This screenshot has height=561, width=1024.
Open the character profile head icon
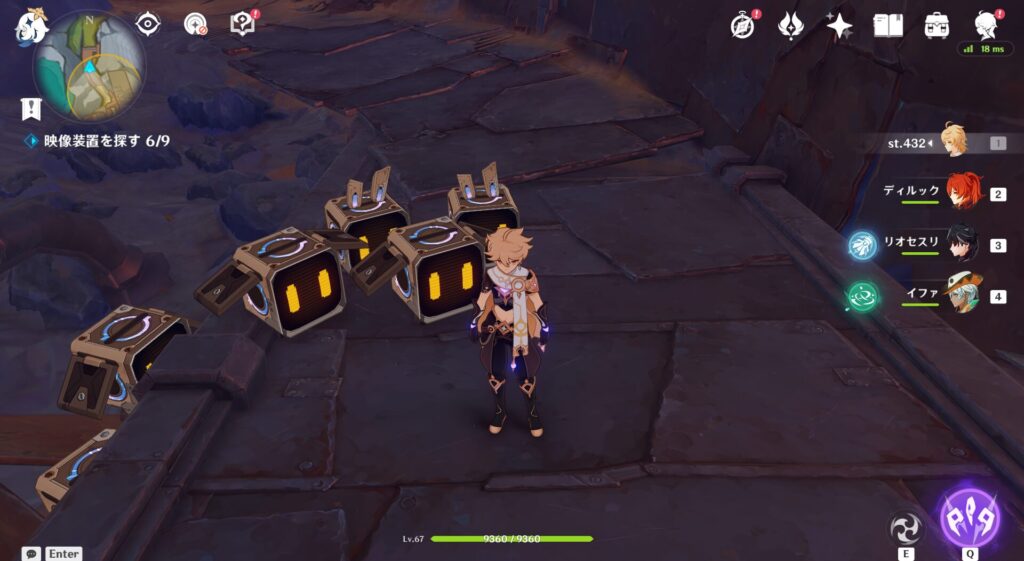tap(986, 25)
